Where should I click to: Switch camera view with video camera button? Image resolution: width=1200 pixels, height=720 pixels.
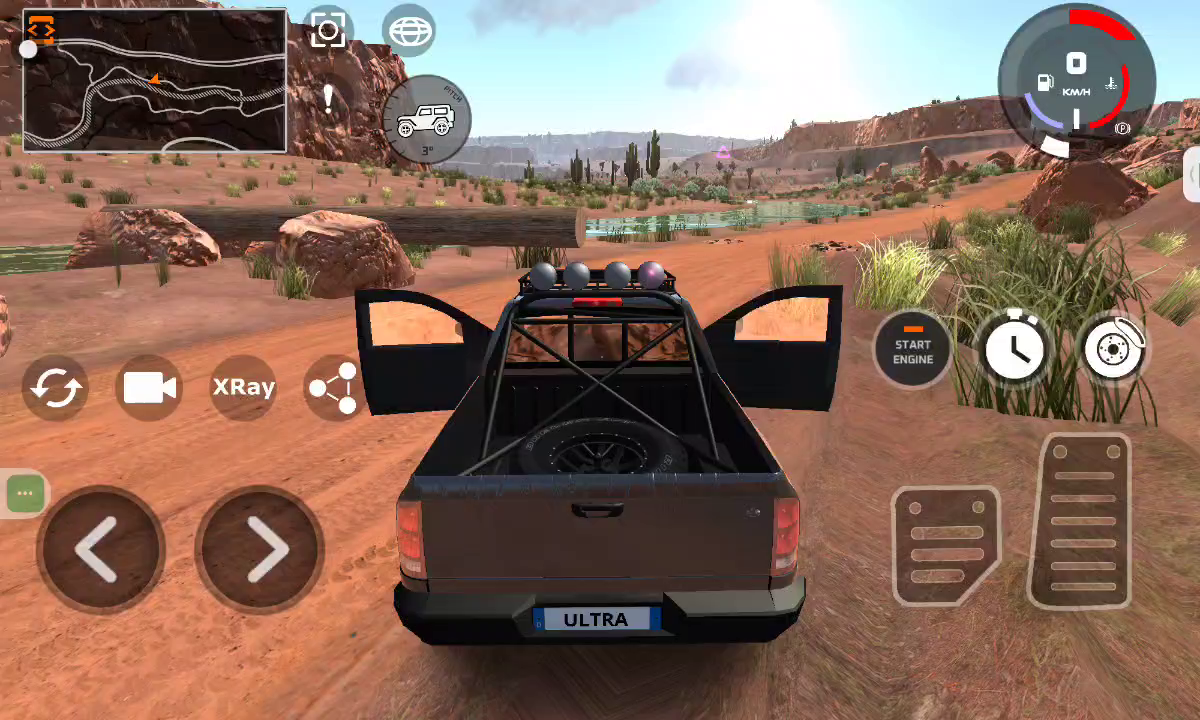click(149, 387)
